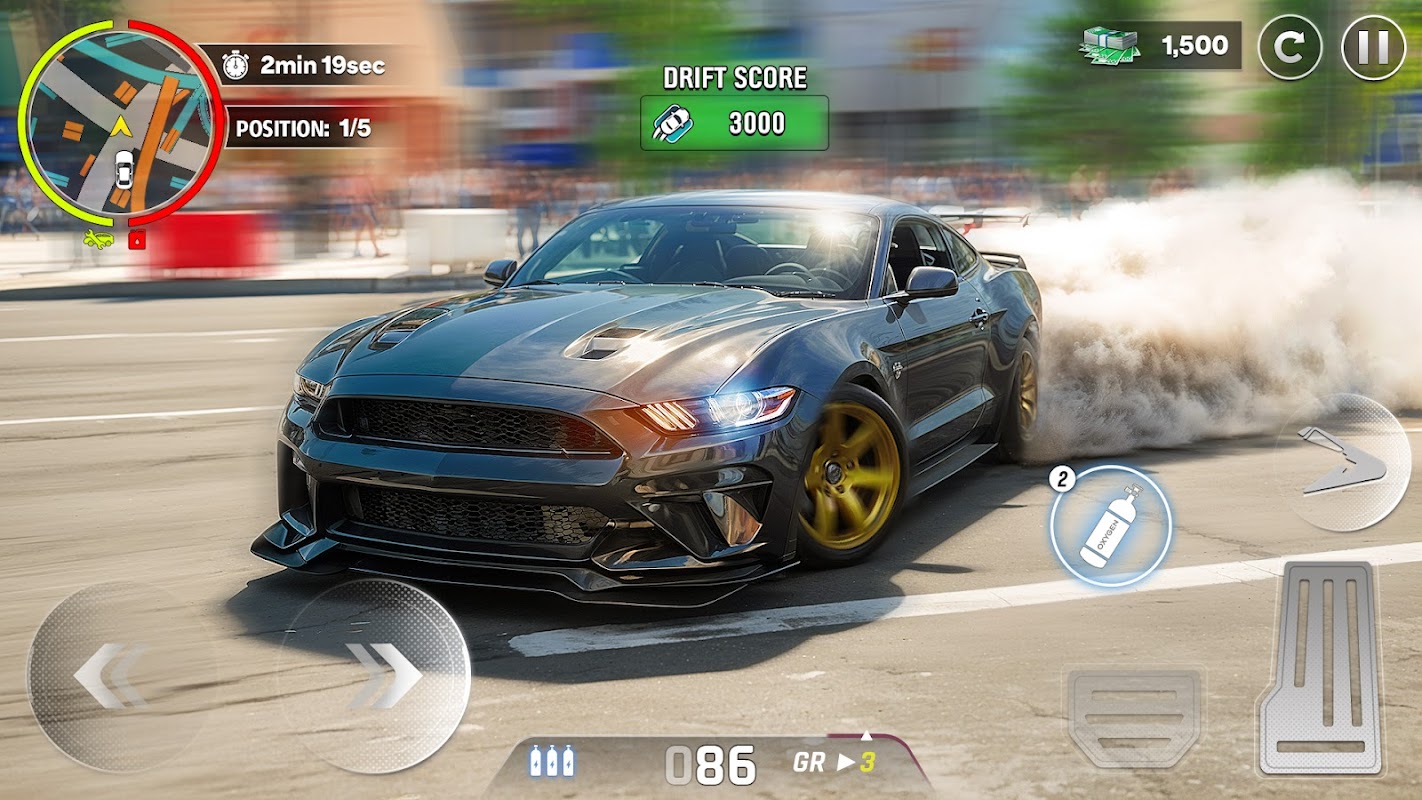This screenshot has height=800, width=1422.
Task: Steer right with the right arrow button
Action: (379, 675)
